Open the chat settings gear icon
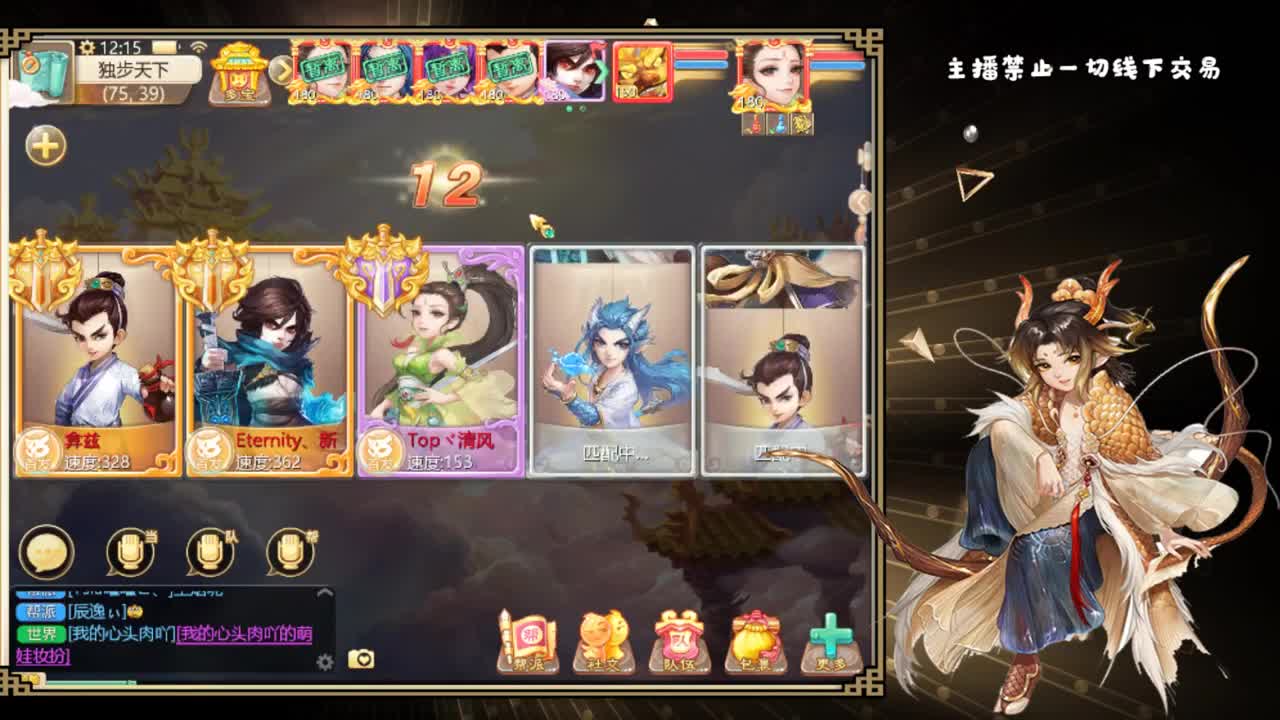The image size is (1280, 720). pyautogui.click(x=325, y=661)
